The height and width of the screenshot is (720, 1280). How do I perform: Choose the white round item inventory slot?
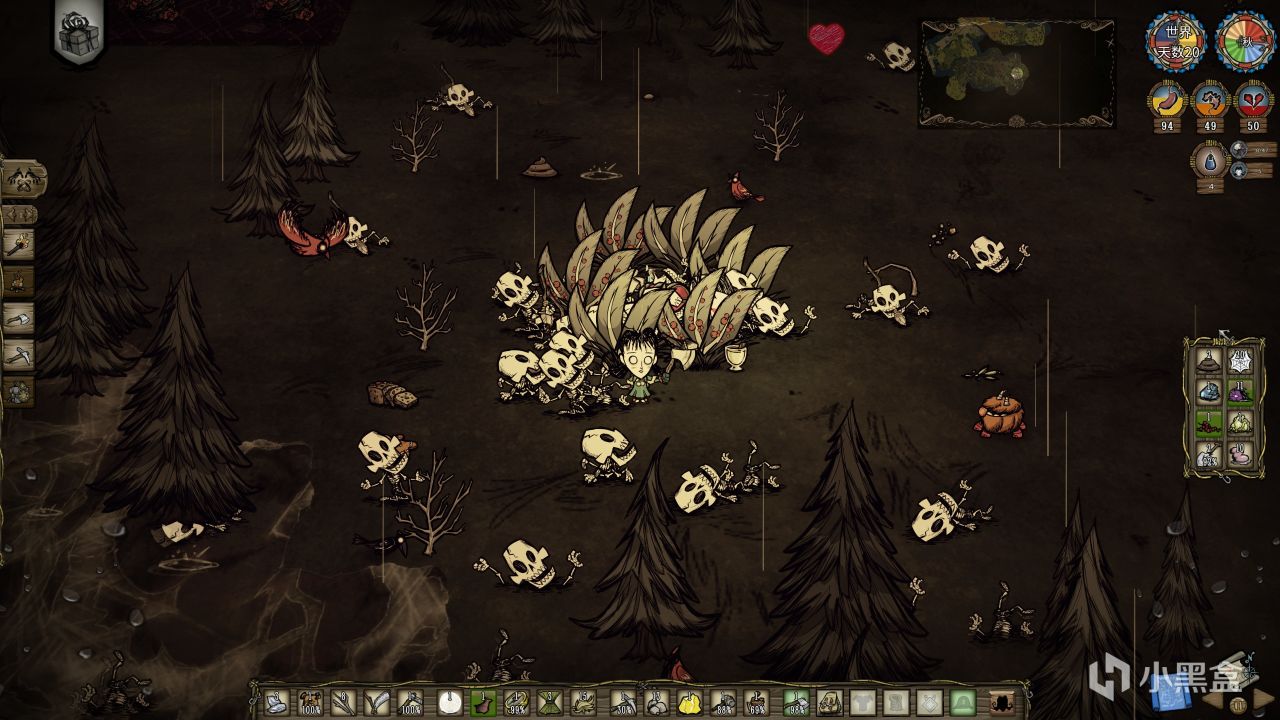449,703
